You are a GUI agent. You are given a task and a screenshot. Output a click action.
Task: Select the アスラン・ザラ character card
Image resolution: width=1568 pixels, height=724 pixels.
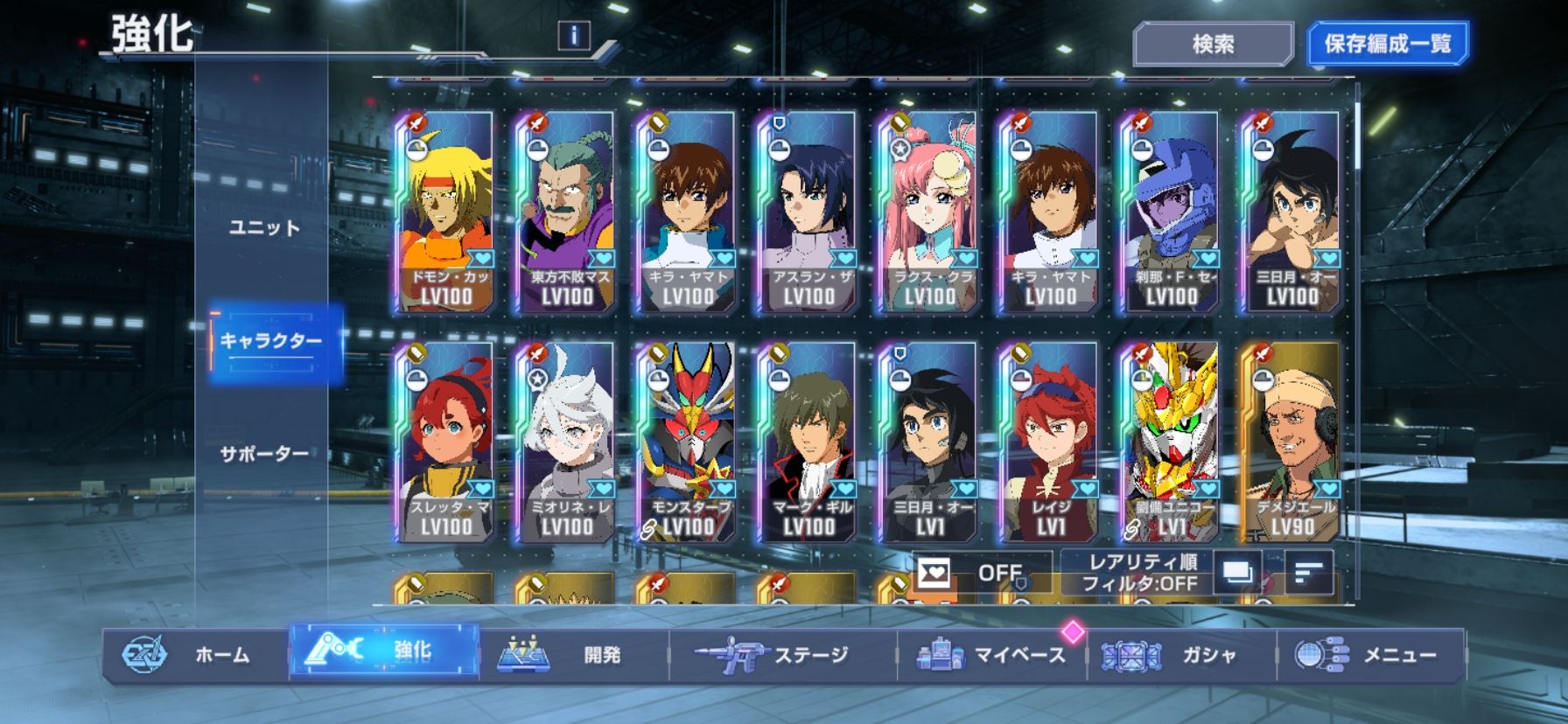808,212
